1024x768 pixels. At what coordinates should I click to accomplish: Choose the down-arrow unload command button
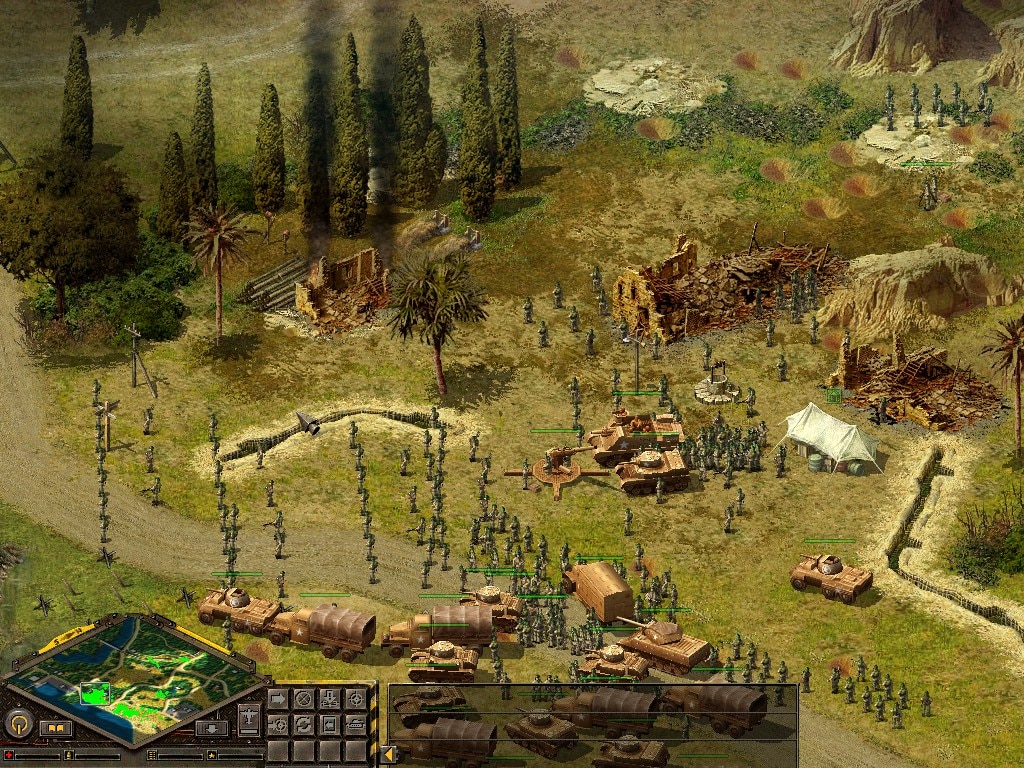(x=329, y=698)
